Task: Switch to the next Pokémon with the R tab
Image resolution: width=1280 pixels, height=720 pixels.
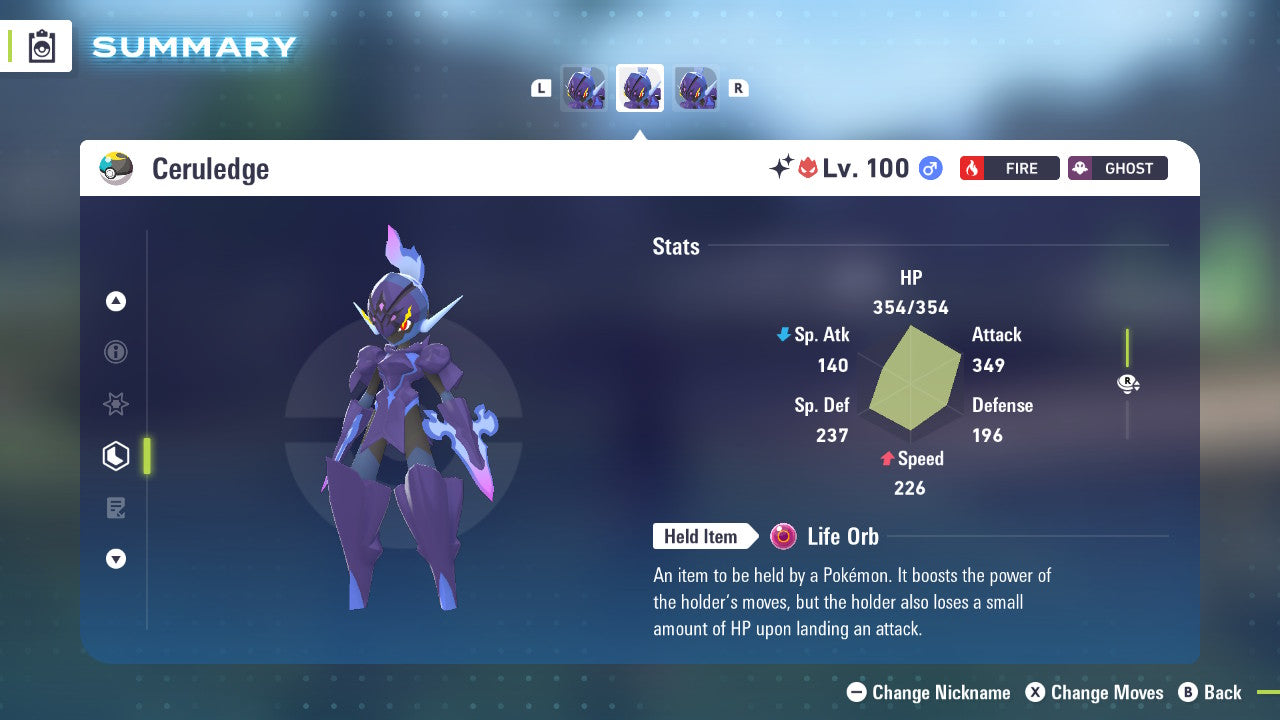Action: 738,88
